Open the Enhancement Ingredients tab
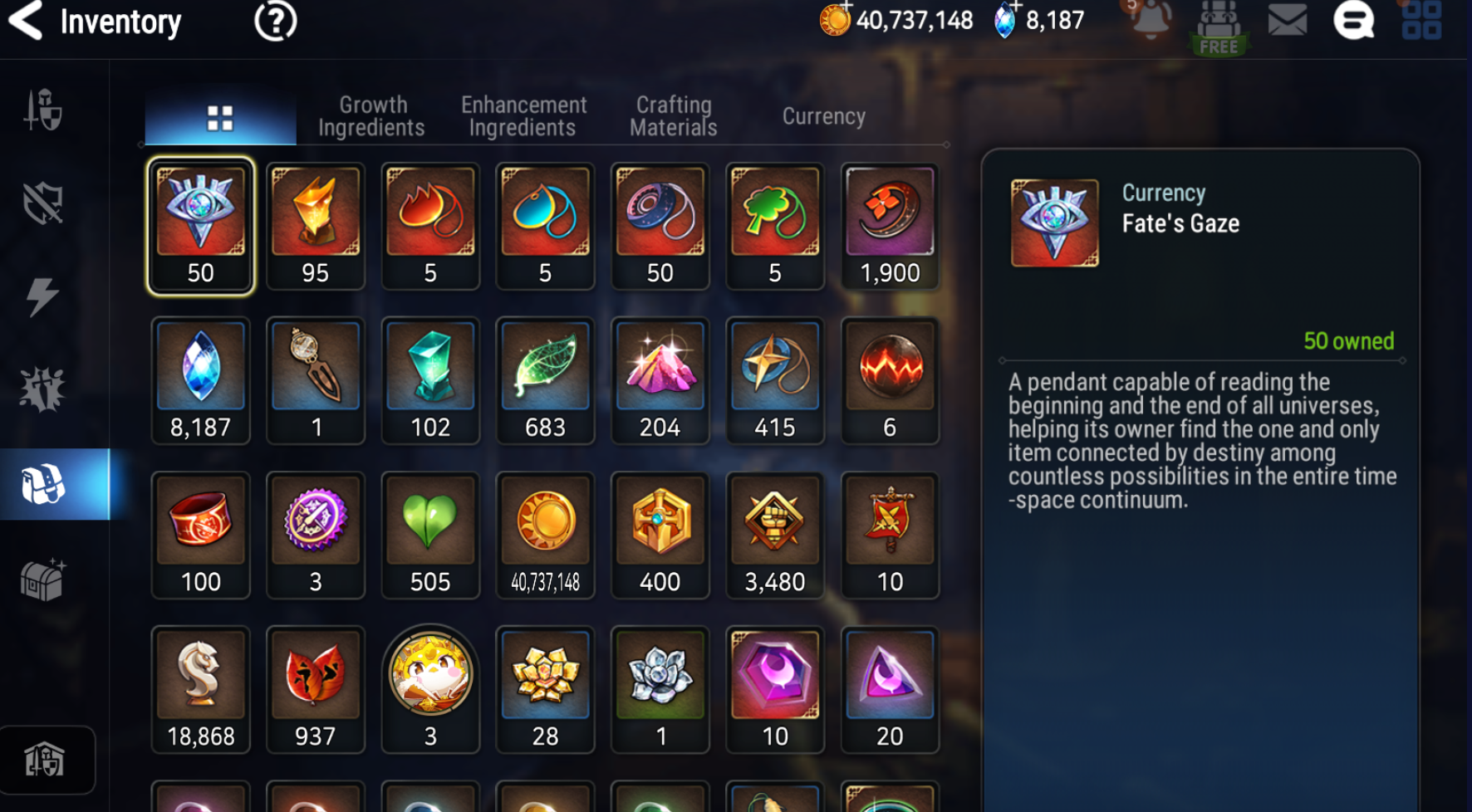 coord(523,116)
